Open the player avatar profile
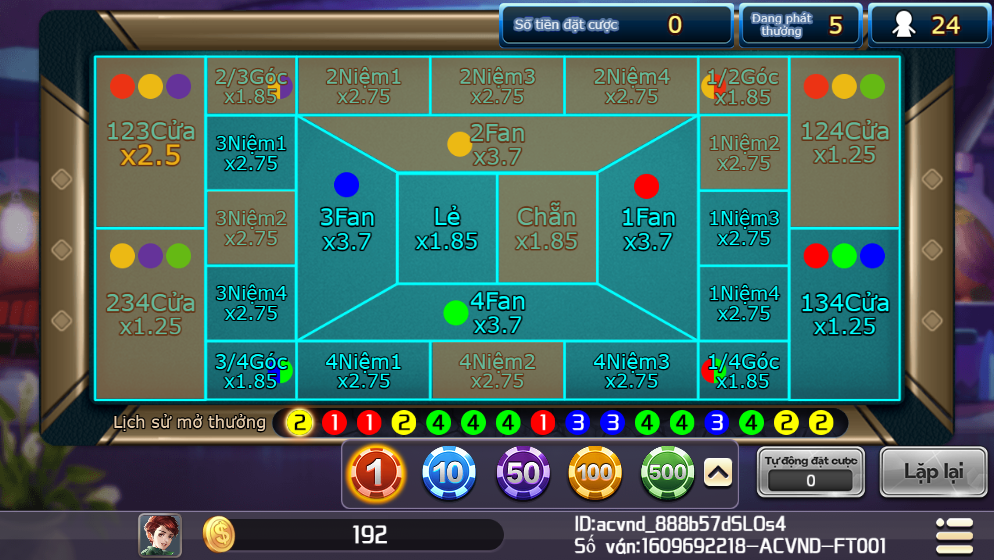This screenshot has height=560, width=994. [x=160, y=535]
